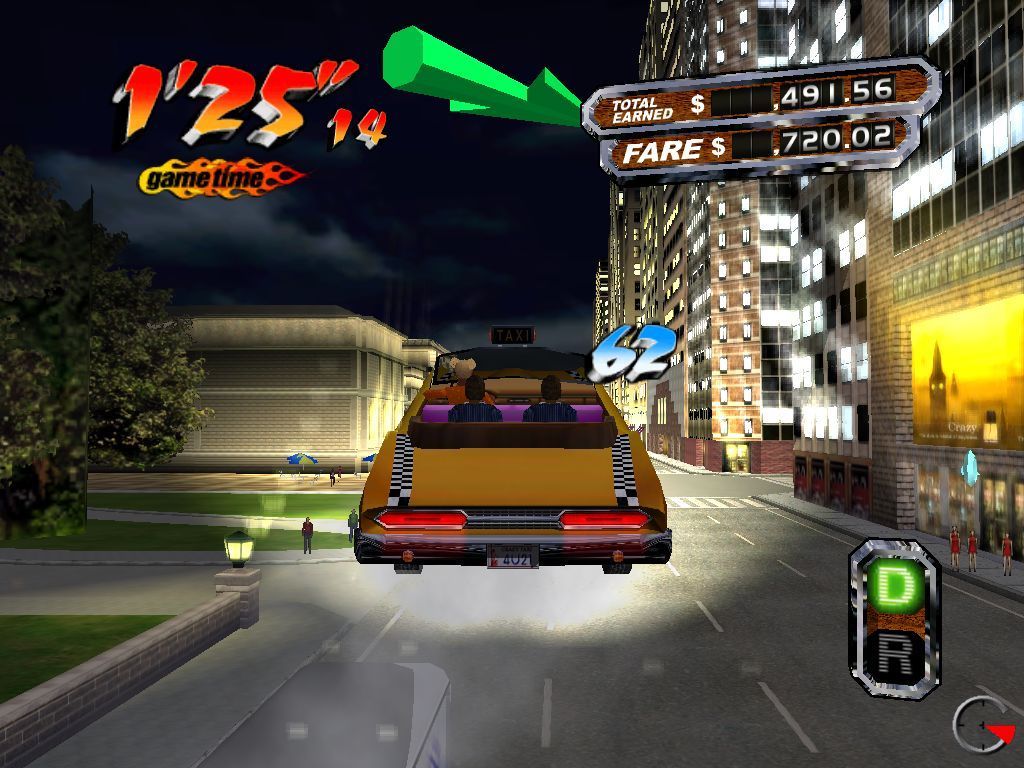1024x768 pixels.
Task: Click the green destination arrow
Action: [480, 77]
